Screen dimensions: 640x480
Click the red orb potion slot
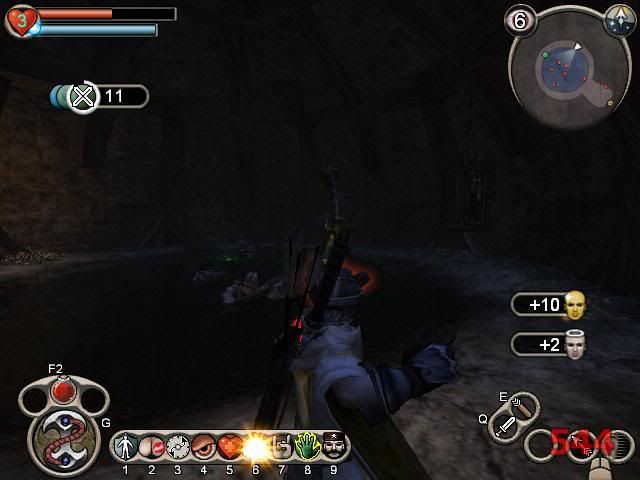pyautogui.click(x=64, y=391)
